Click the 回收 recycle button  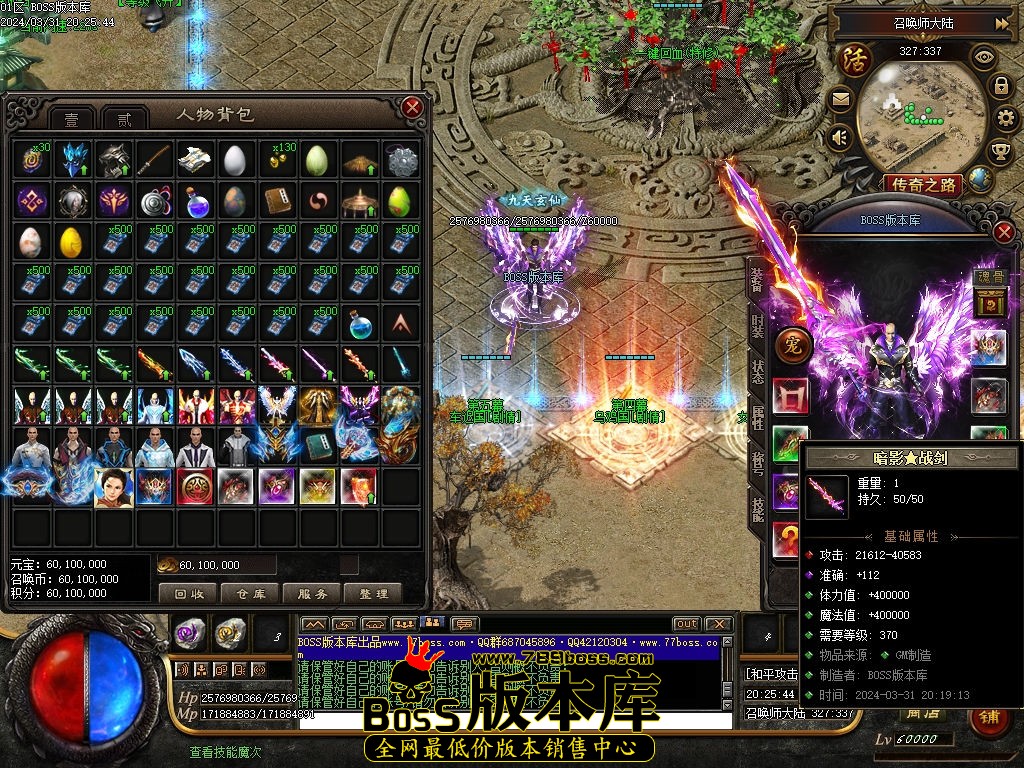188,593
